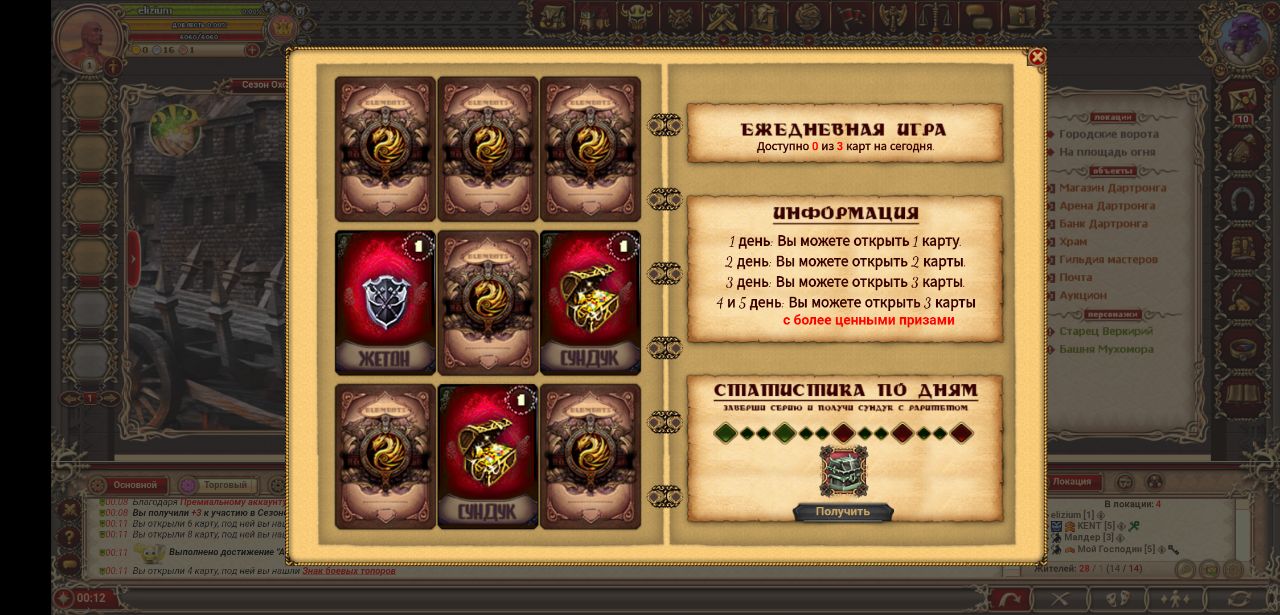Pick the face-down card in the grid's center

[487, 302]
